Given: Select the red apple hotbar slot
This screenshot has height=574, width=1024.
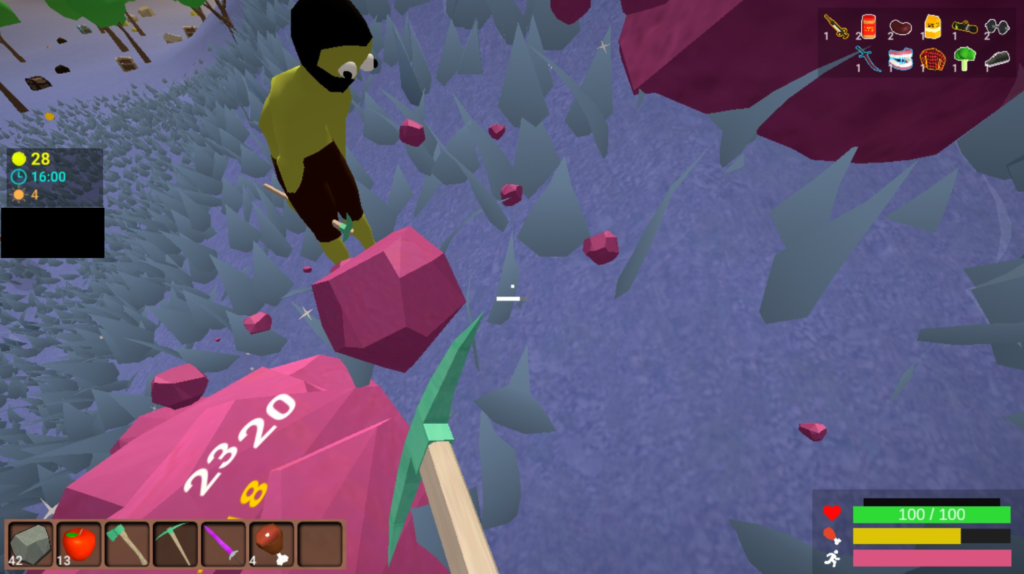Looking at the screenshot, I should click(78, 545).
